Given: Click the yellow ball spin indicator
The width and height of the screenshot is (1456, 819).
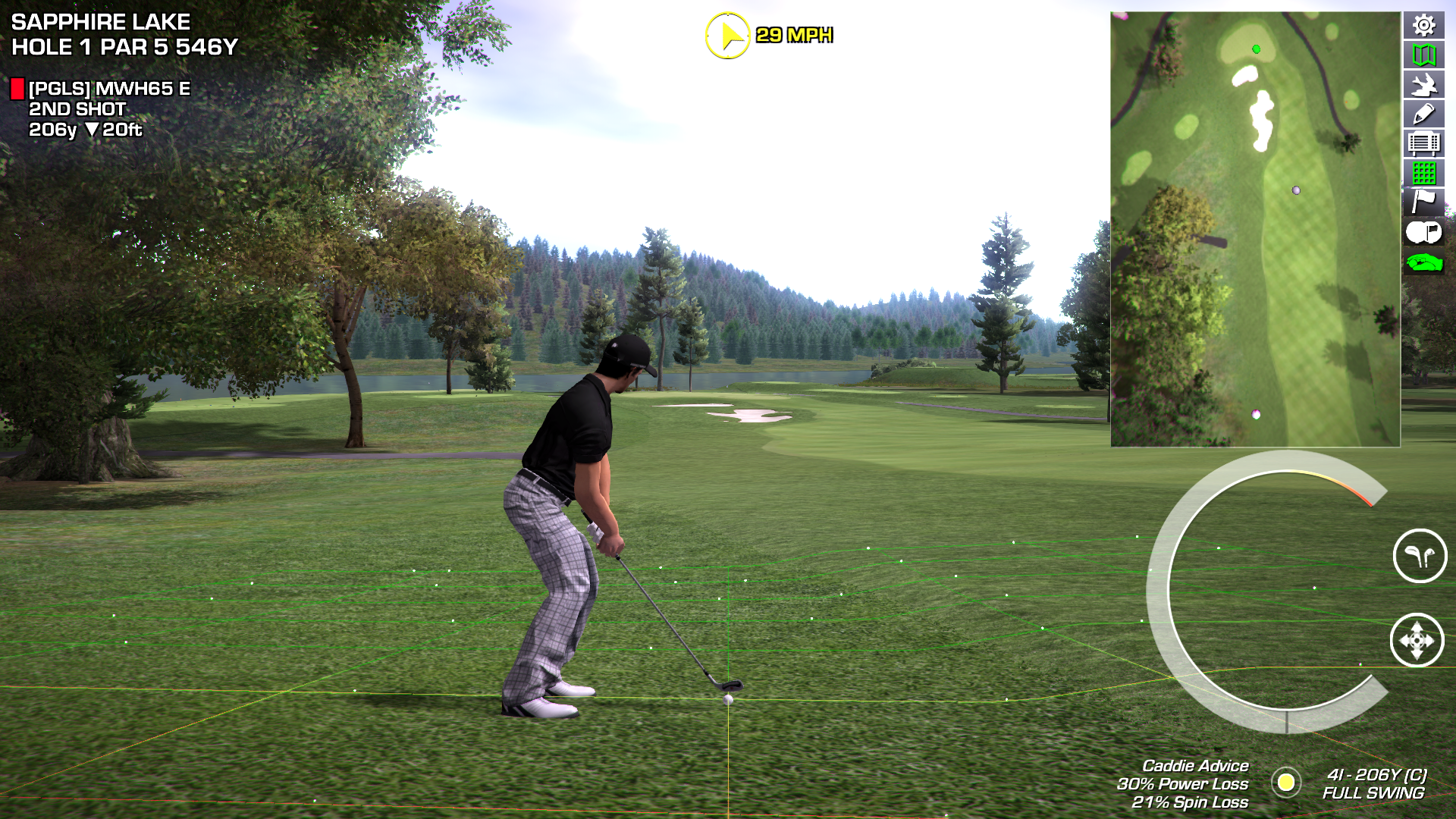Looking at the screenshot, I should pyautogui.click(x=1286, y=783).
